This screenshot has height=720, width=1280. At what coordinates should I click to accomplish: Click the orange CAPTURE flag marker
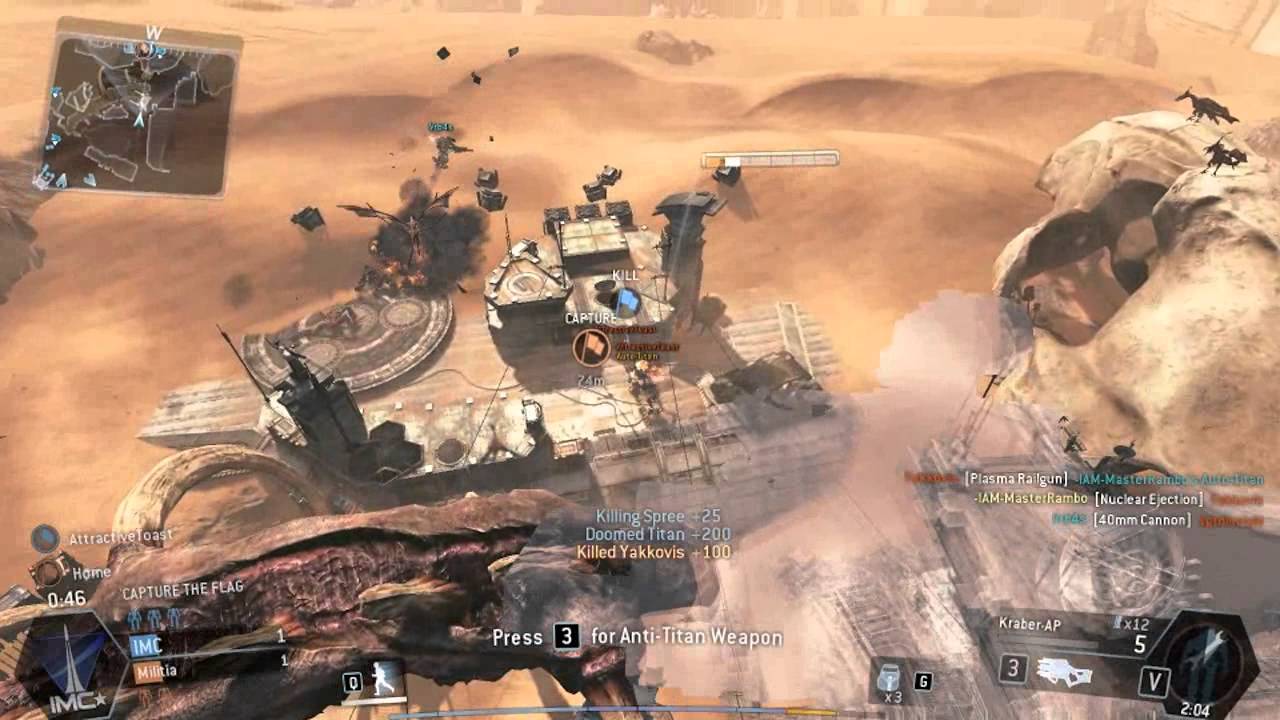[591, 347]
